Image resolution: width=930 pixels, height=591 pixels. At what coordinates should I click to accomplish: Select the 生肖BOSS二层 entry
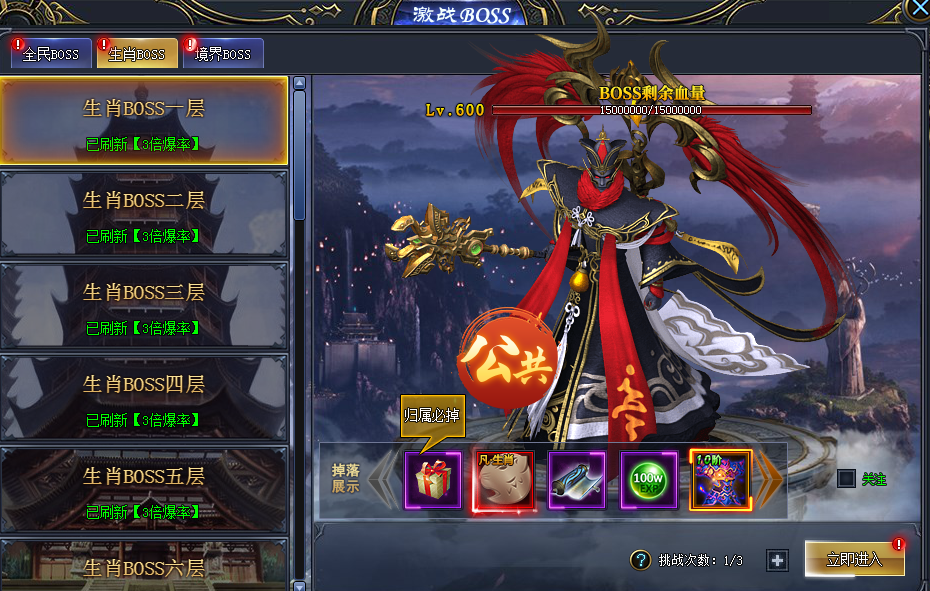coord(144,213)
